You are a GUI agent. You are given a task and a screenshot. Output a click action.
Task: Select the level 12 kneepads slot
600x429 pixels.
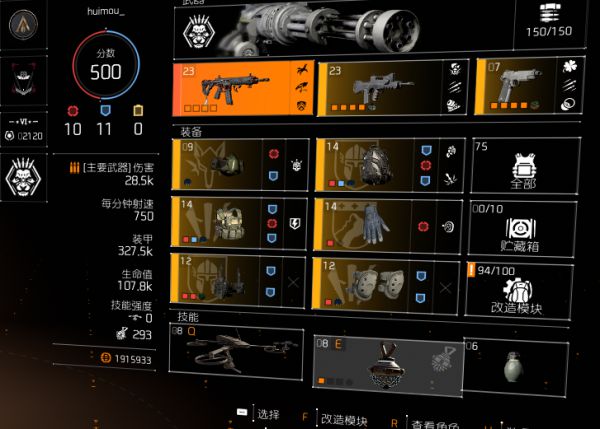tap(385, 280)
